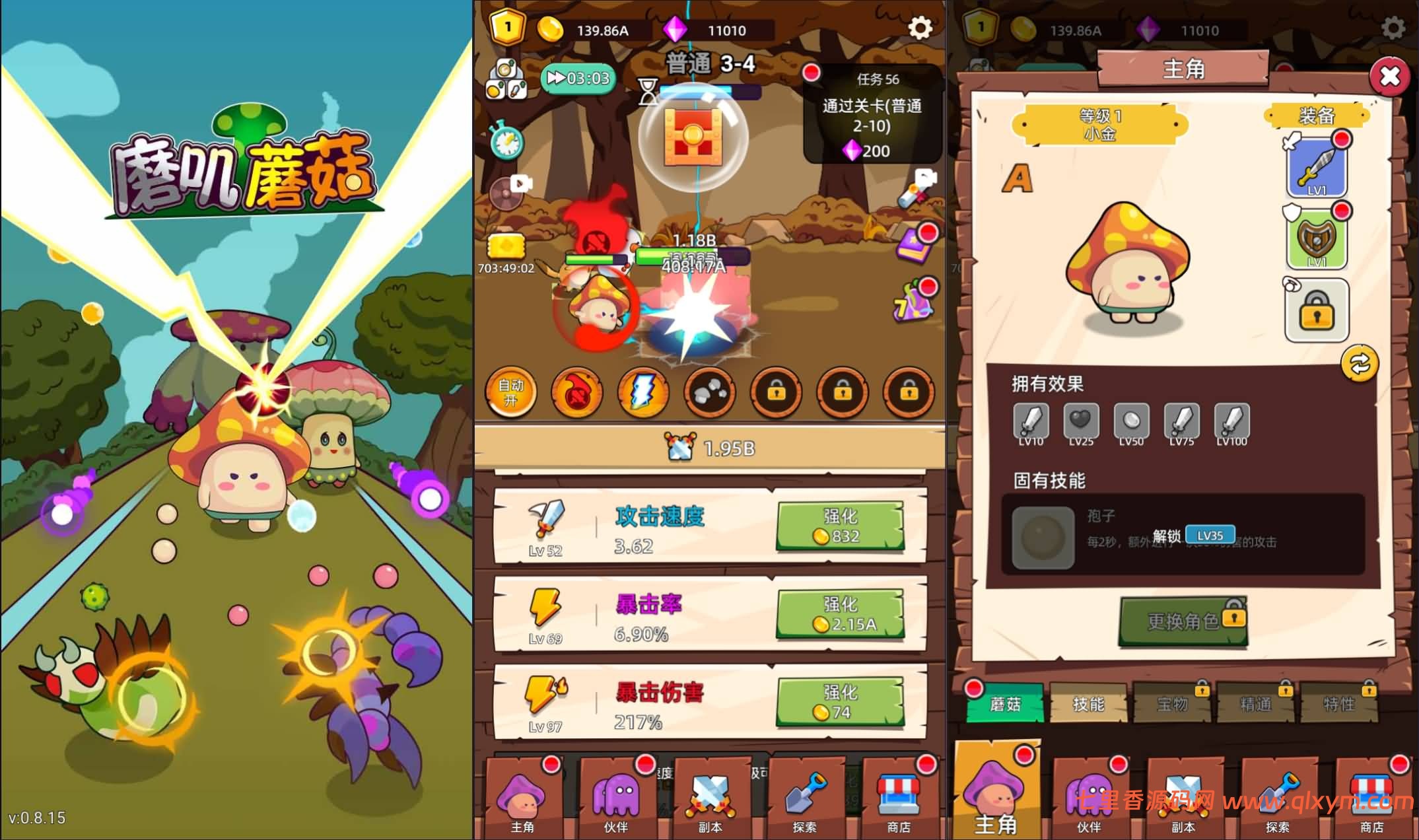Choose the 特性 tab
Screen dimensions: 1419x840
pyautogui.click(x=1338, y=704)
